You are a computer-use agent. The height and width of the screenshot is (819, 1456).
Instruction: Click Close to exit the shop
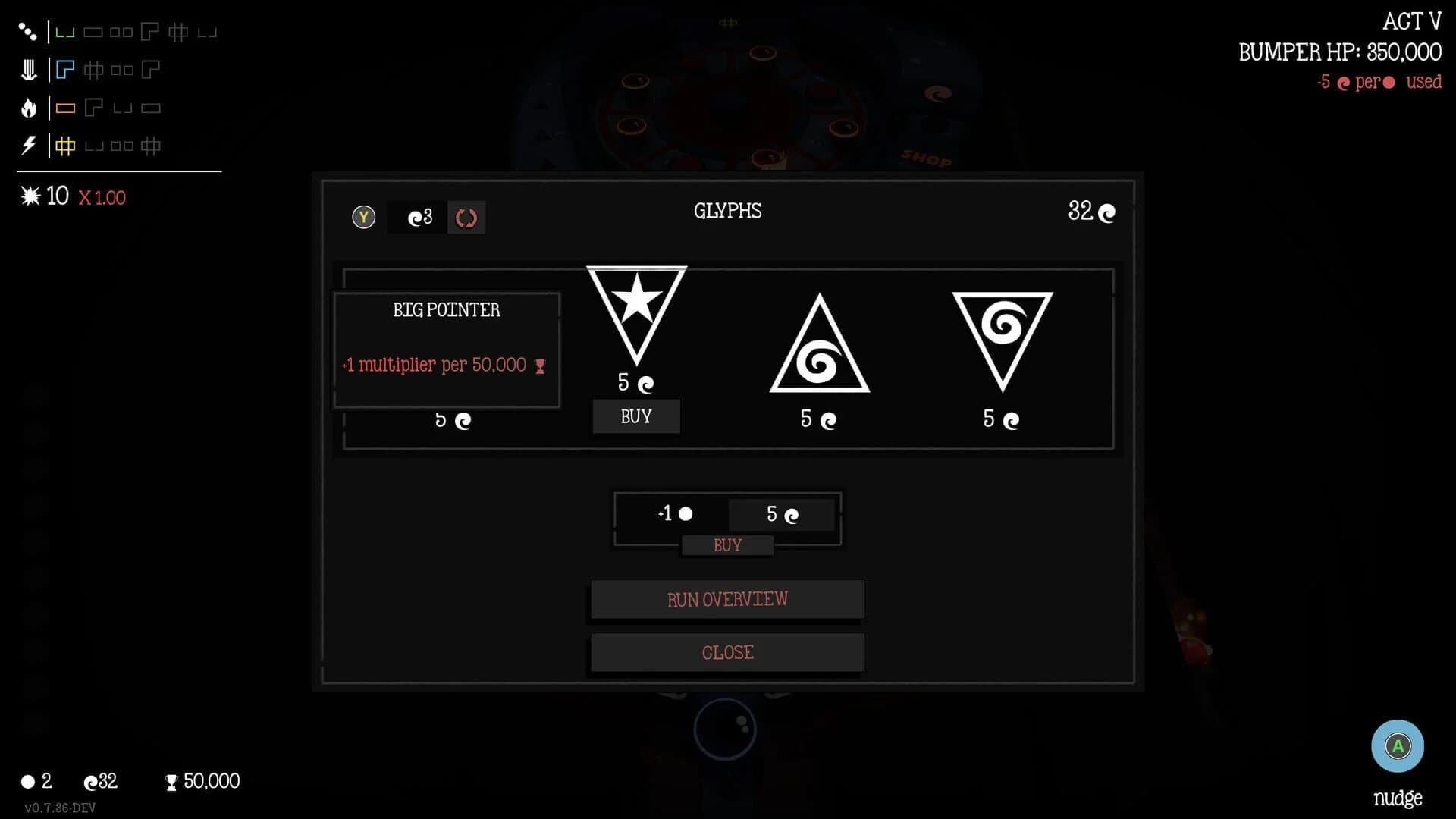click(x=727, y=651)
